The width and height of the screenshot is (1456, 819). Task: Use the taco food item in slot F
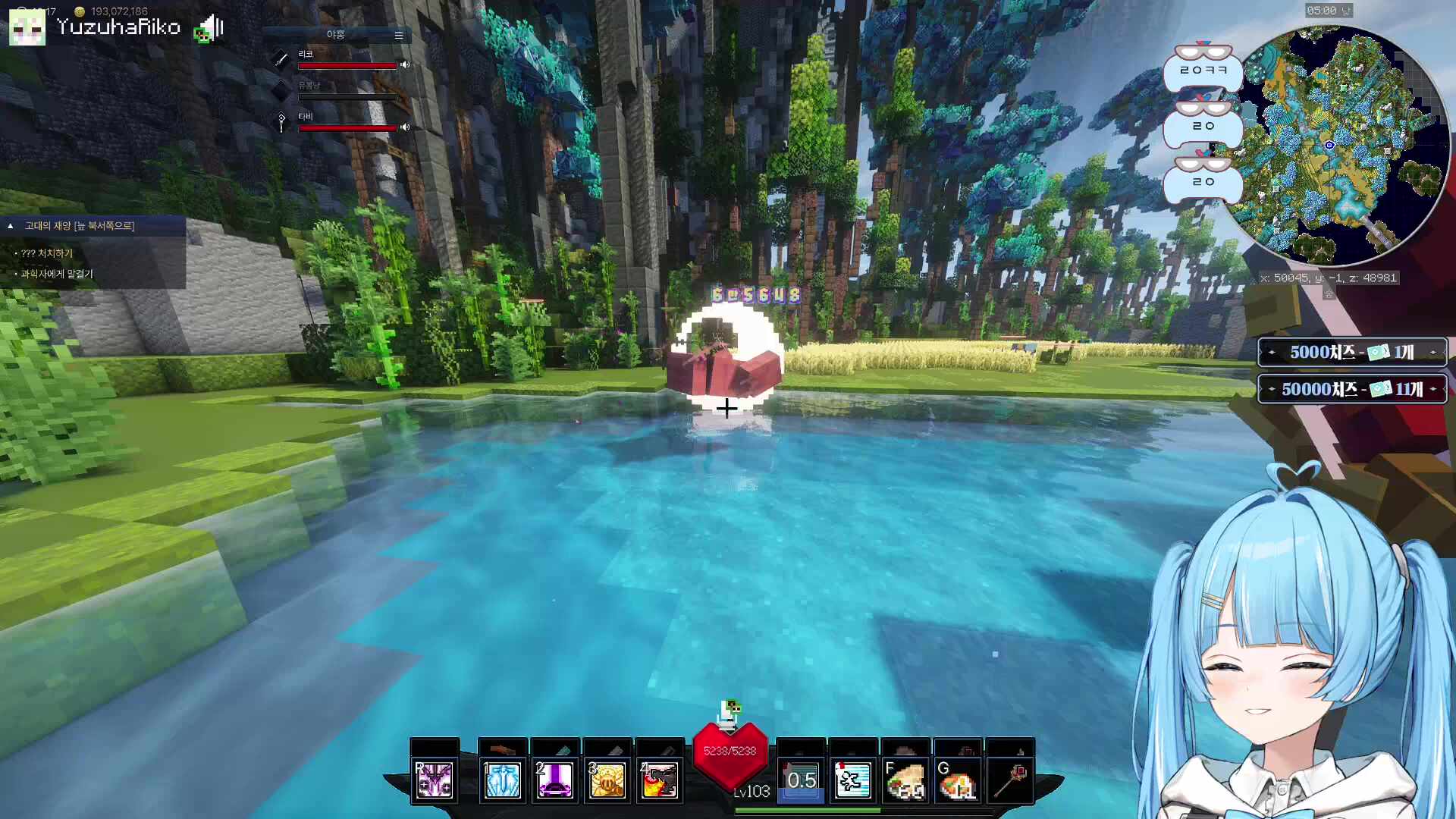coord(905,780)
